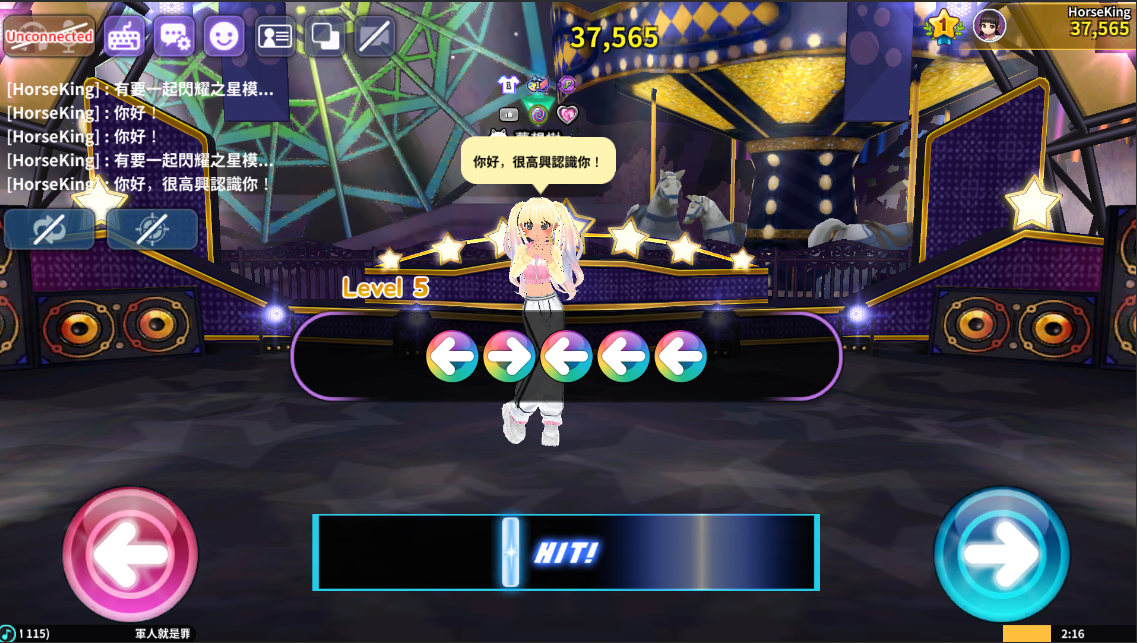Screen dimensions: 1137x643
Task: Click the overlapping squares window icon
Action: [x=325, y=36]
